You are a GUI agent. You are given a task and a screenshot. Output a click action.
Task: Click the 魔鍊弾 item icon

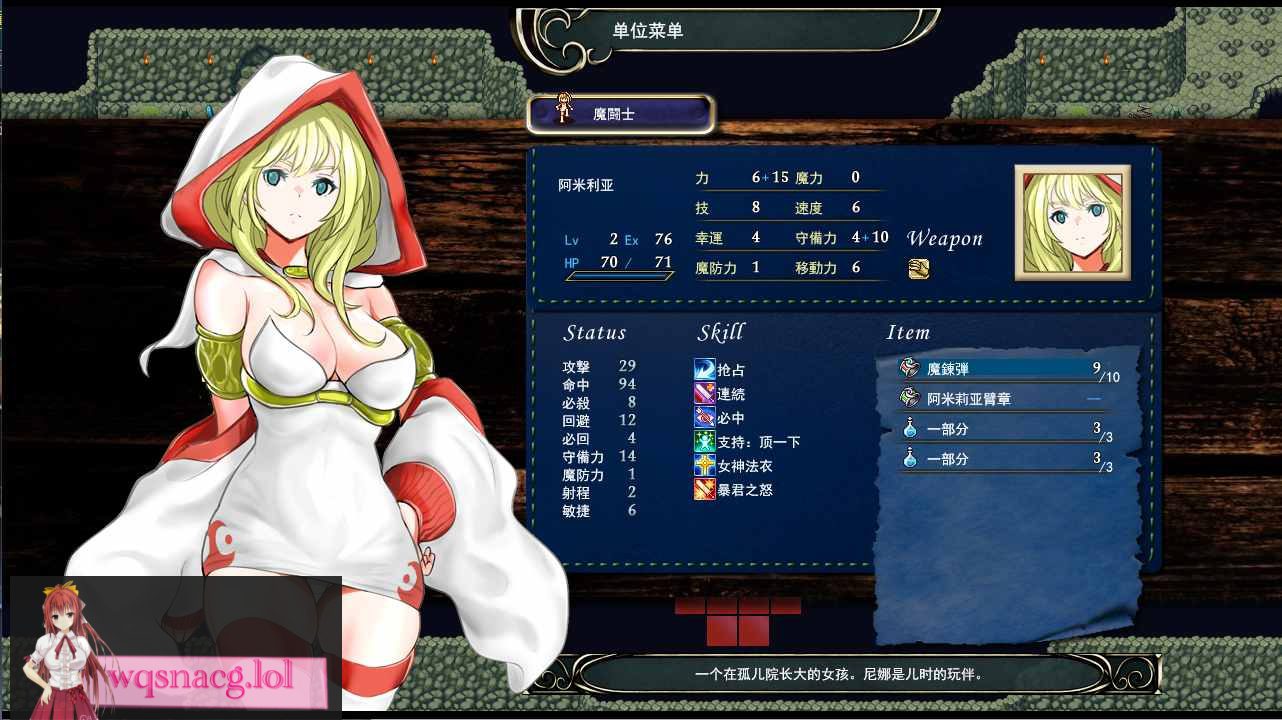click(x=908, y=367)
